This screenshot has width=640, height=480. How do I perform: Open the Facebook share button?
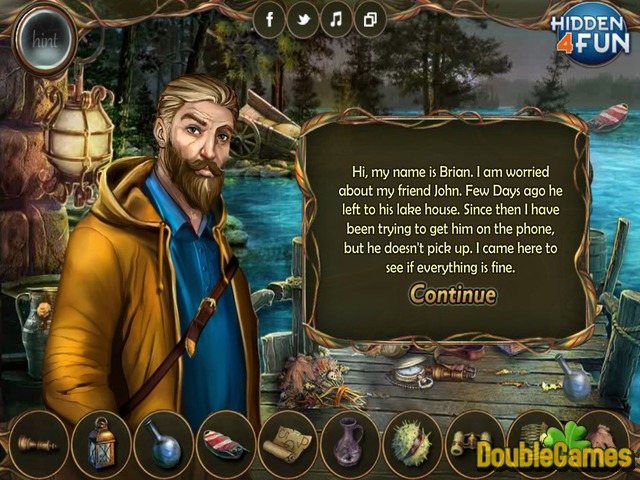270,19
